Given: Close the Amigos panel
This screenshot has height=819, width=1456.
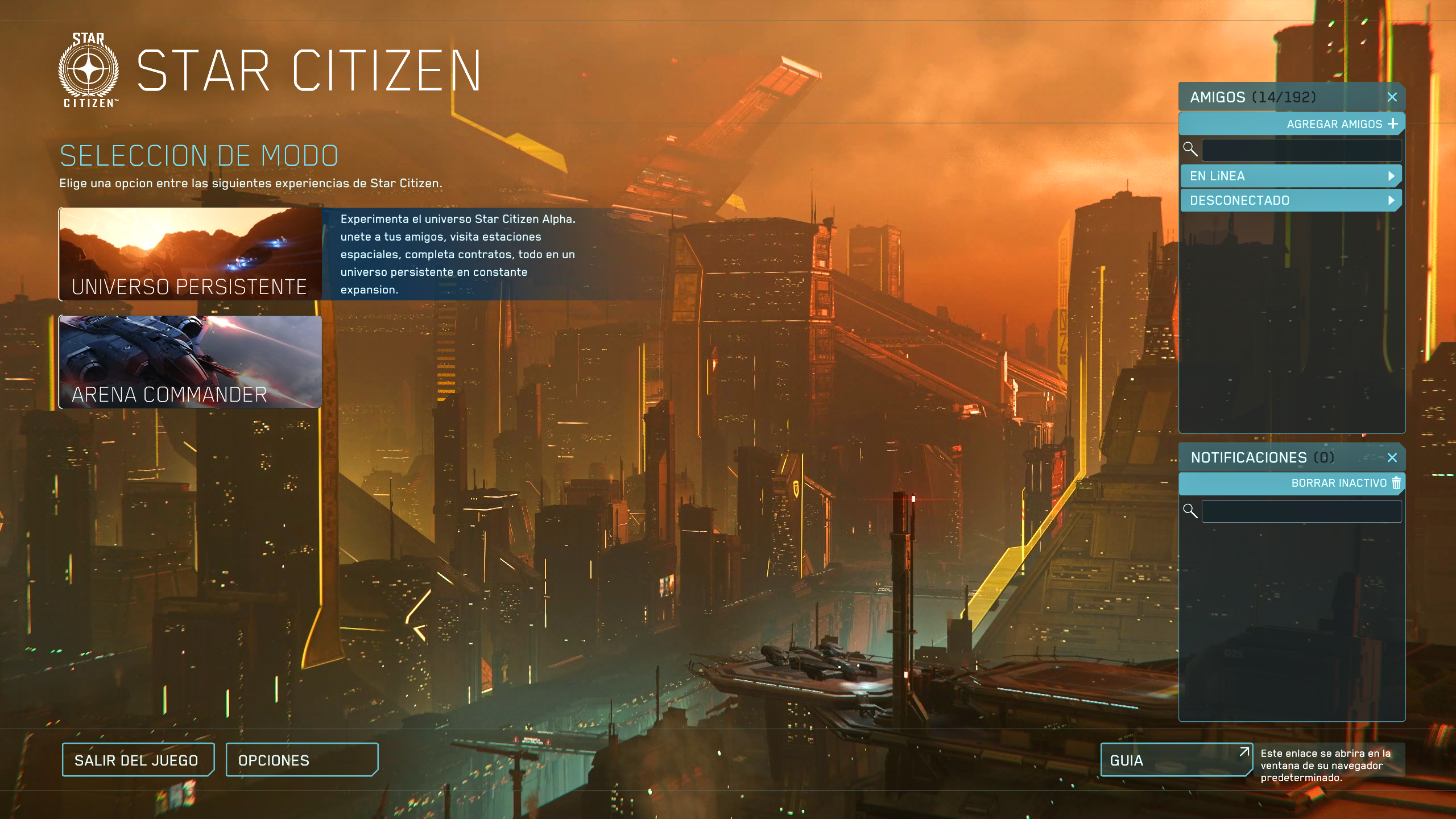Looking at the screenshot, I should [1392, 97].
